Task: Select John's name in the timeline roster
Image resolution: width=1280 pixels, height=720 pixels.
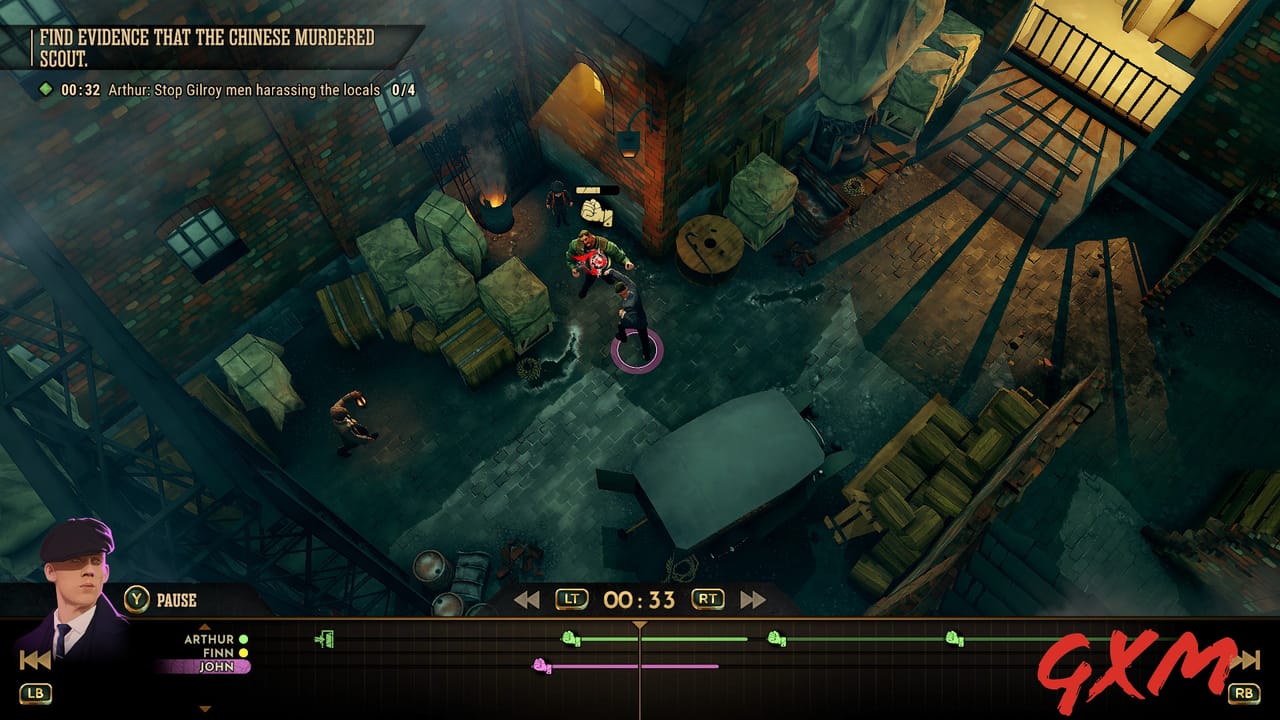Action: tap(217, 666)
